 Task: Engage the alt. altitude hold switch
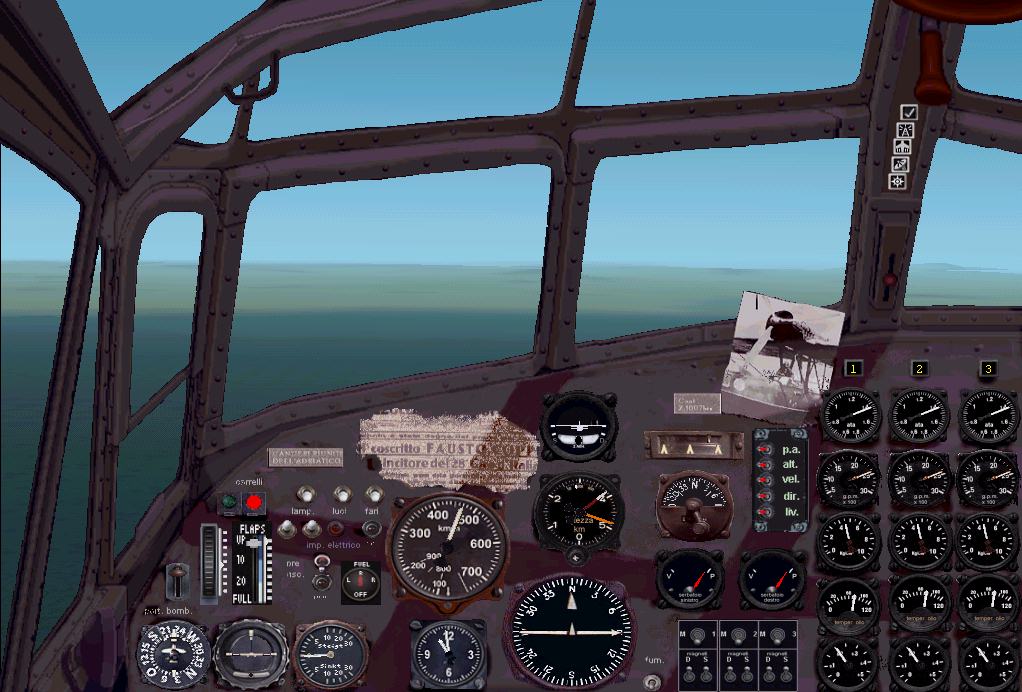pyautogui.click(x=765, y=465)
